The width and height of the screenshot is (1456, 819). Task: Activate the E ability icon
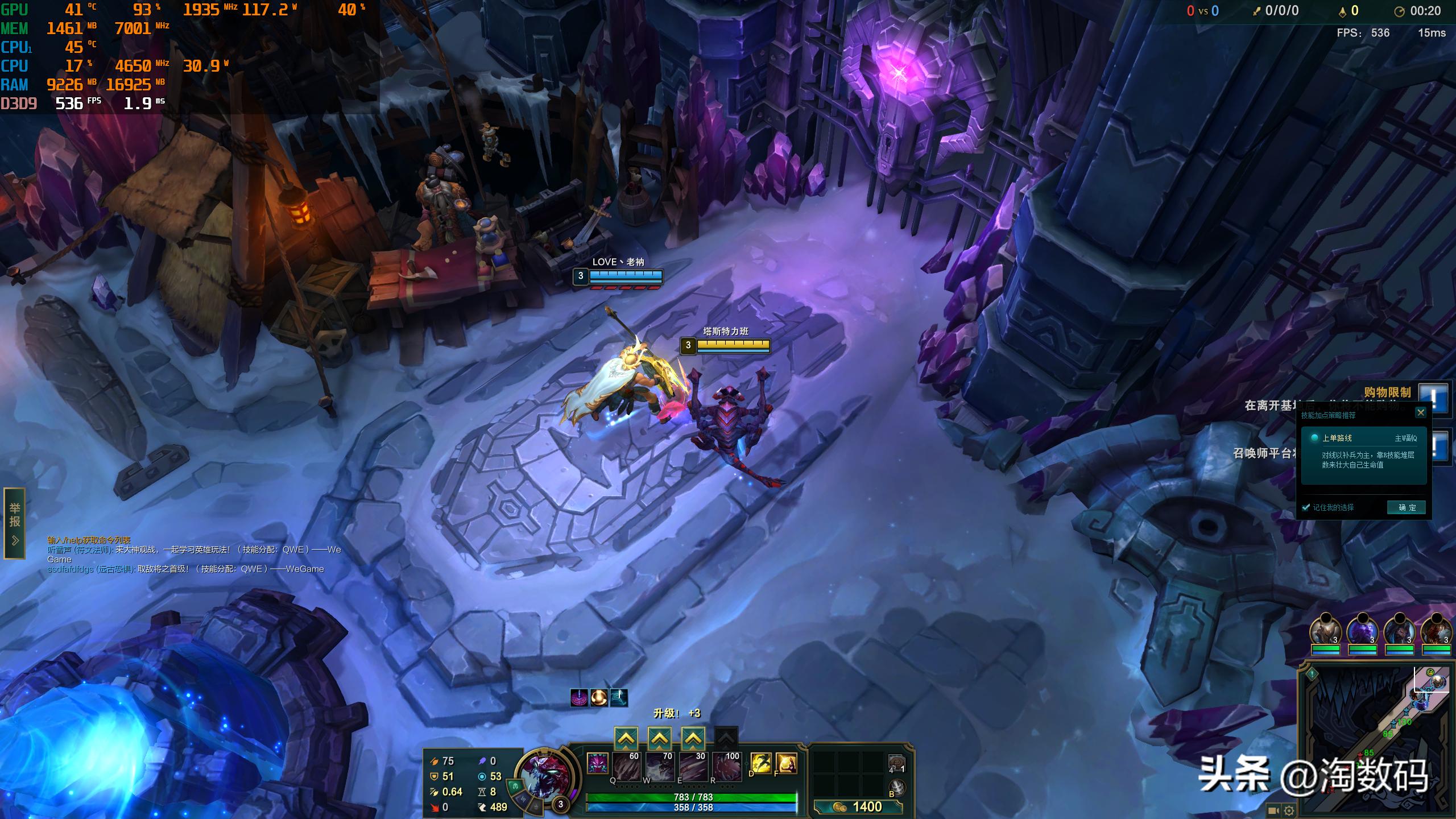click(694, 767)
